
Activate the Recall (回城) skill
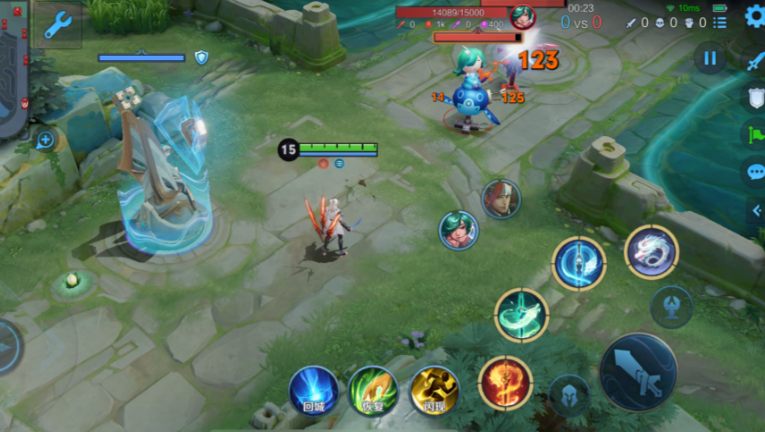tap(313, 390)
